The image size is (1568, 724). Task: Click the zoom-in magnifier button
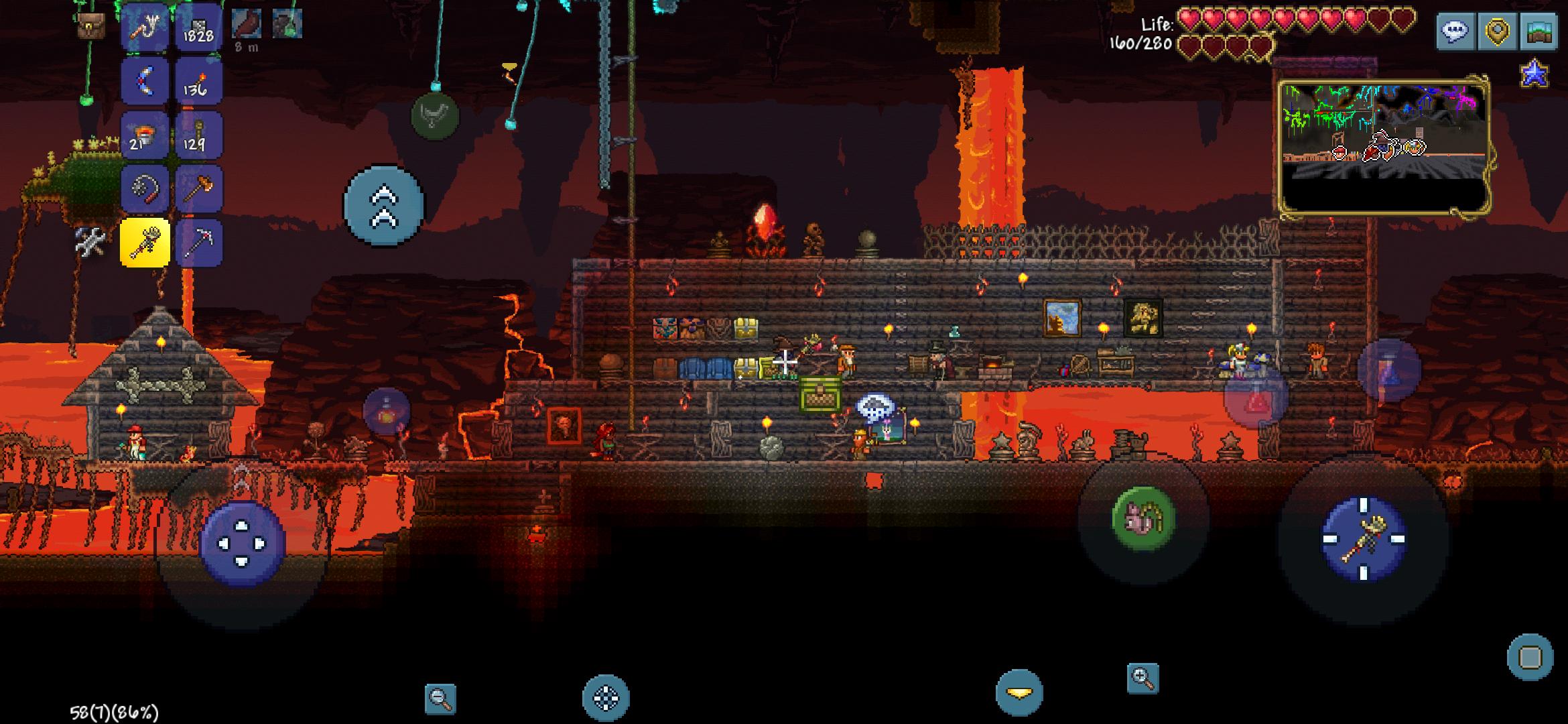click(x=1142, y=678)
